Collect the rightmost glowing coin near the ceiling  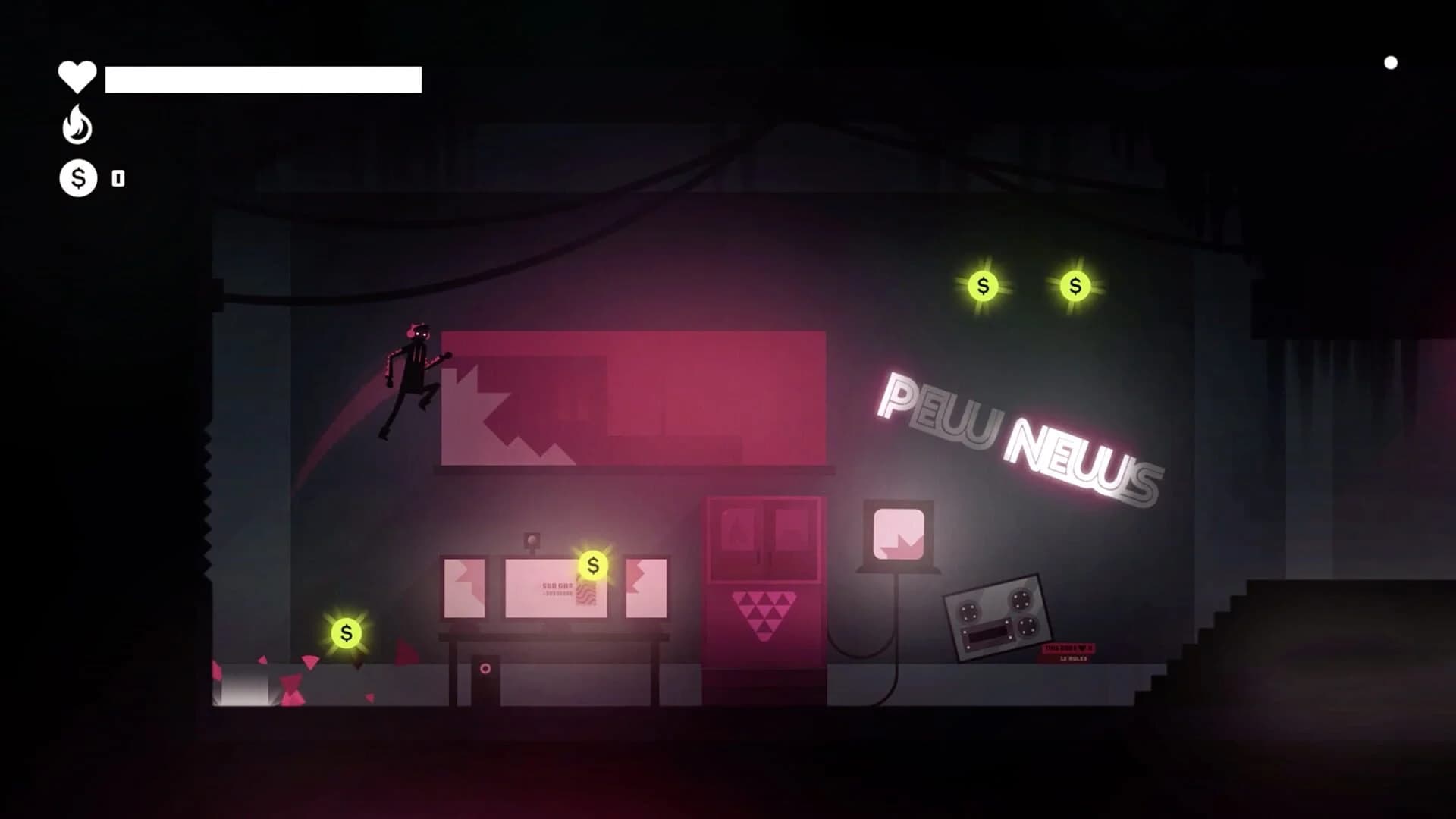1074,286
